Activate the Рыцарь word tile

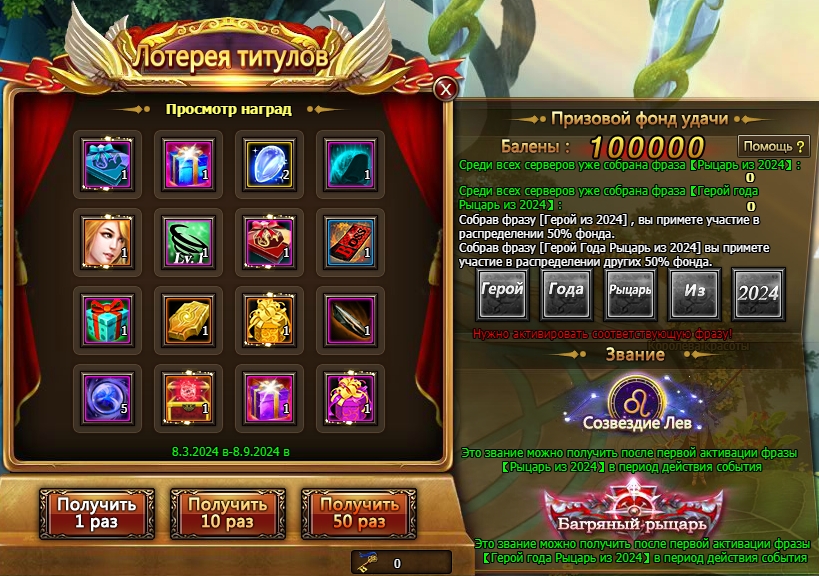pyautogui.click(x=631, y=294)
